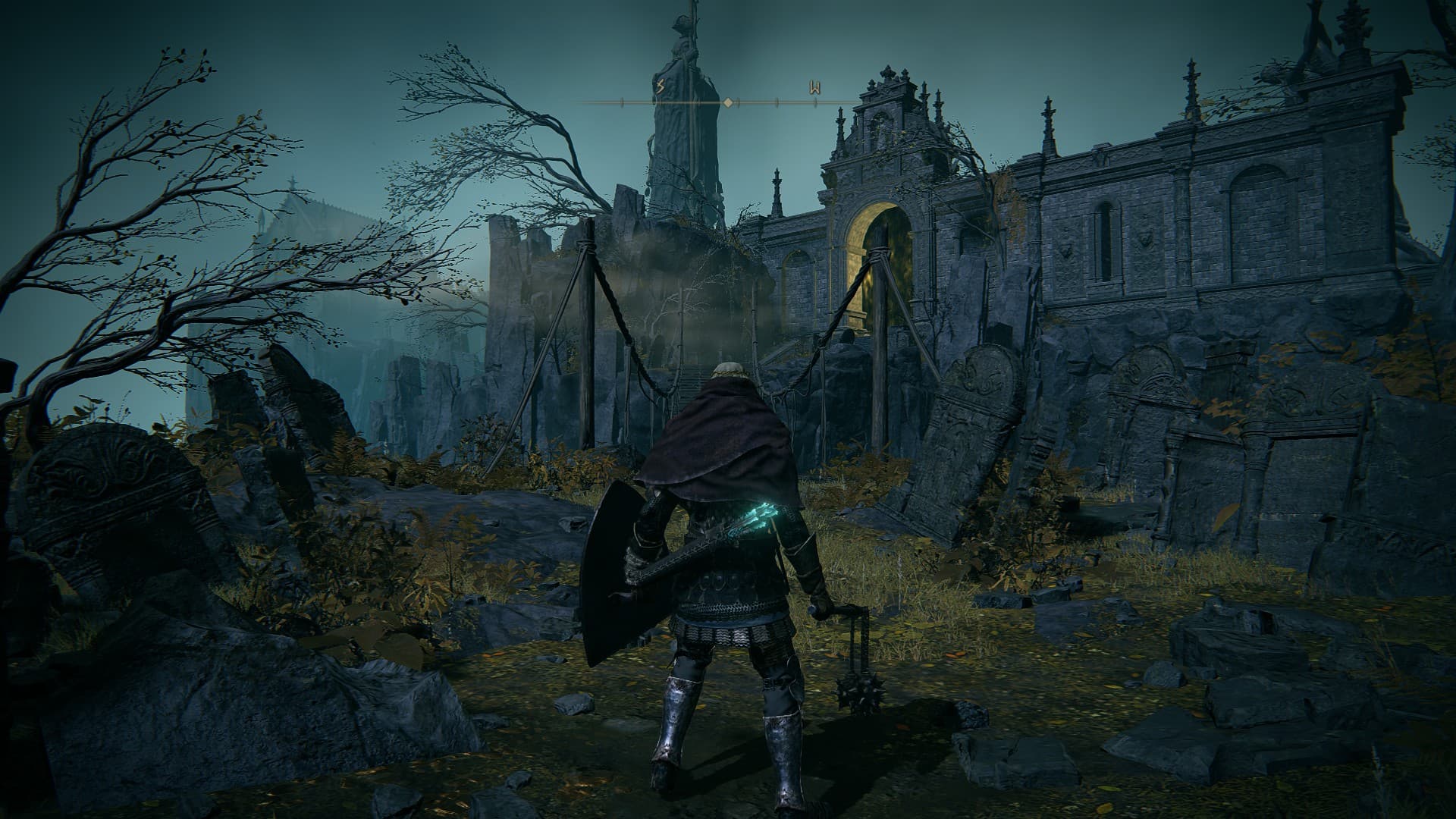Click the diamond marker on the compass

(x=728, y=102)
